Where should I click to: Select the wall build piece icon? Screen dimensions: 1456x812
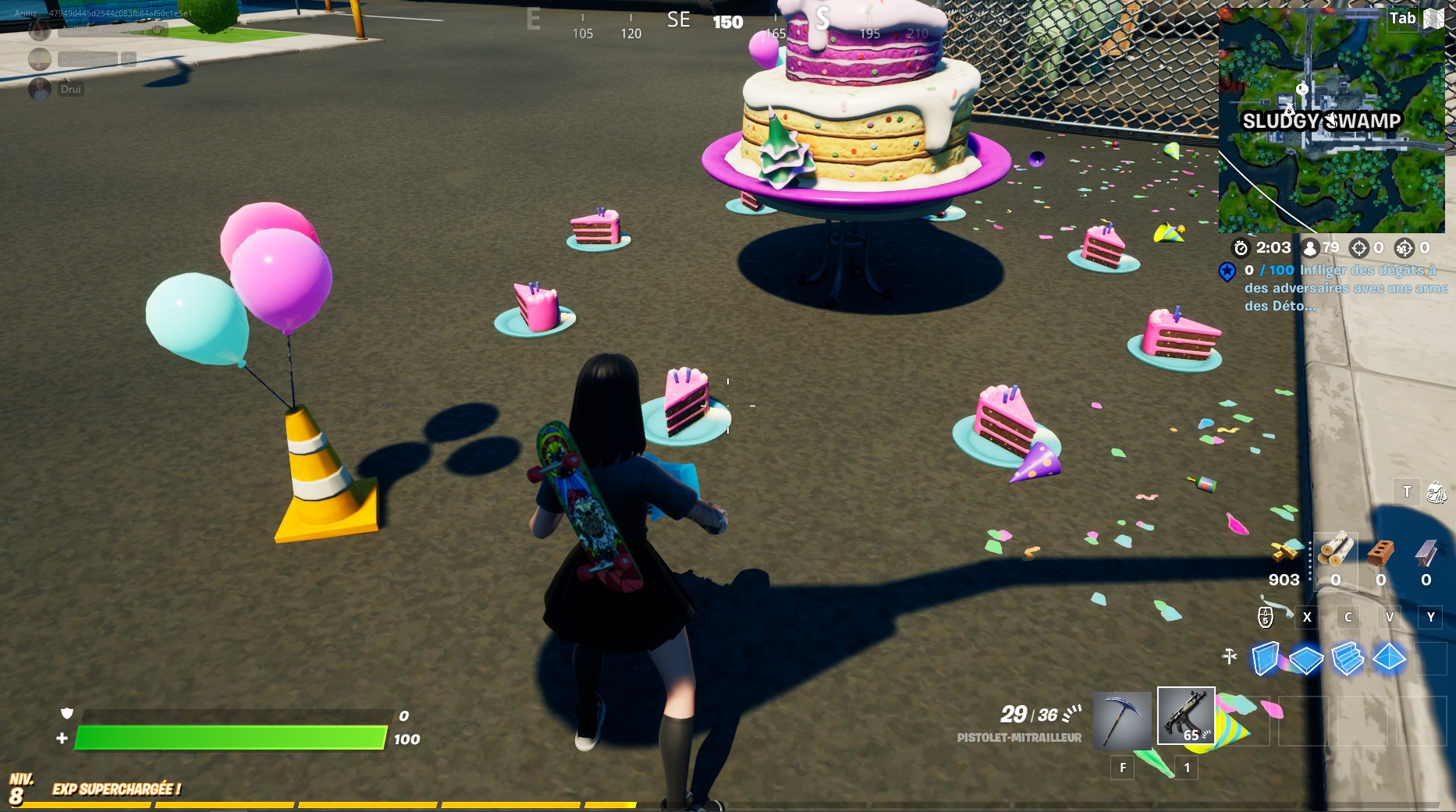tap(1265, 659)
